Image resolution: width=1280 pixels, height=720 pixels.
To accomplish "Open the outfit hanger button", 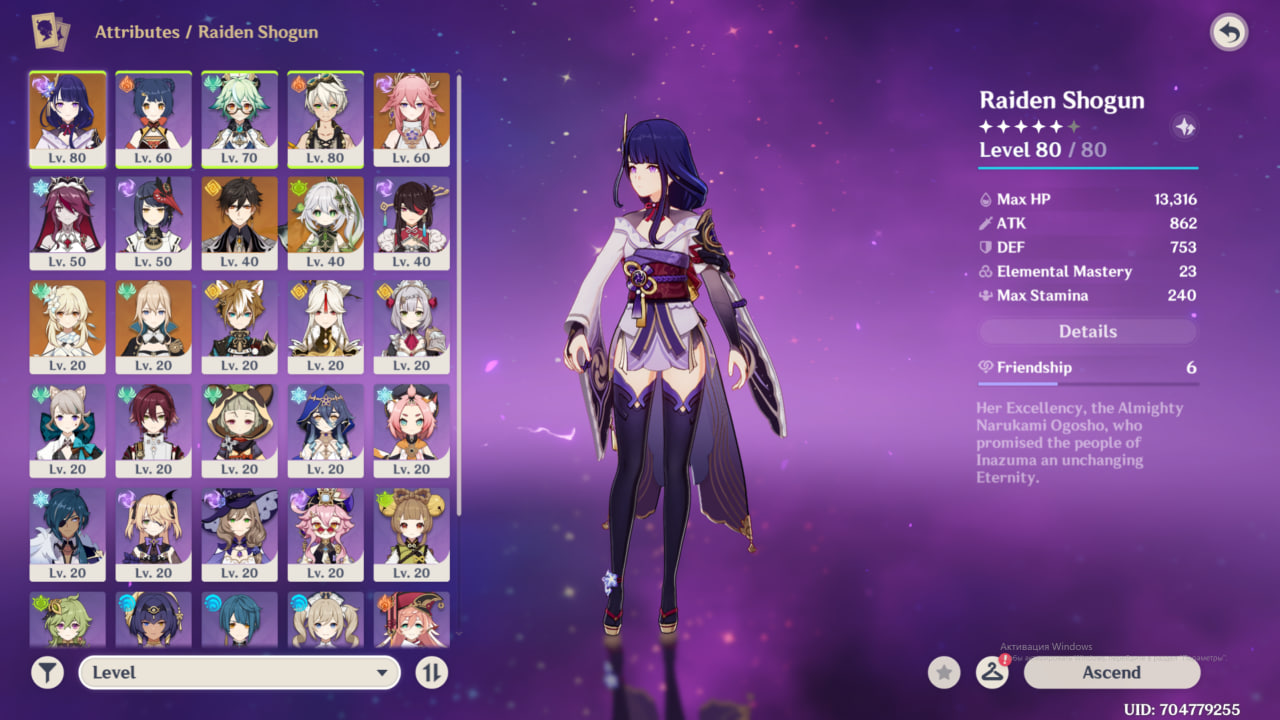I will pyautogui.click(x=991, y=673).
